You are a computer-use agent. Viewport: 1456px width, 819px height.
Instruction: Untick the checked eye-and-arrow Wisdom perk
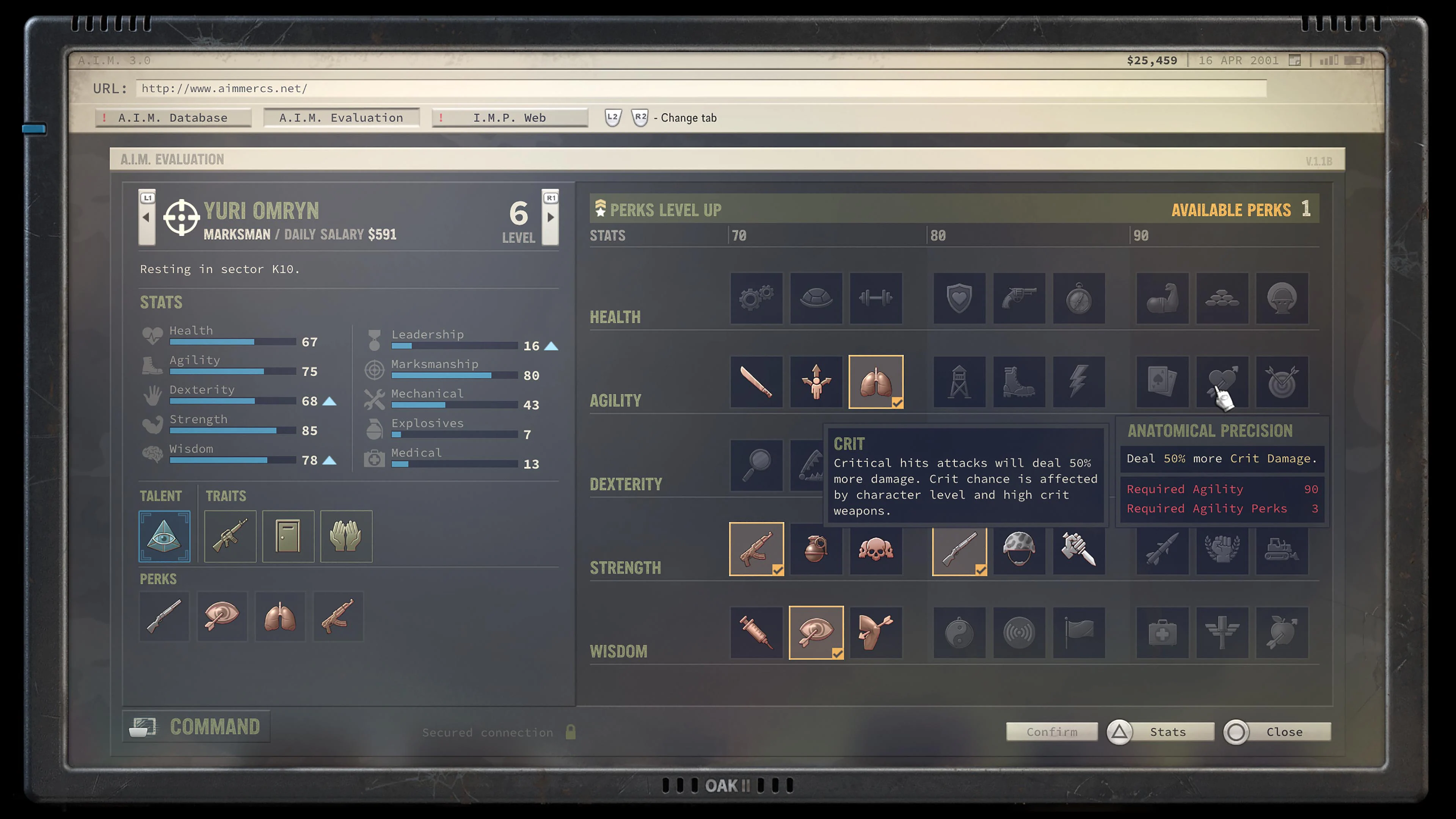coord(816,632)
